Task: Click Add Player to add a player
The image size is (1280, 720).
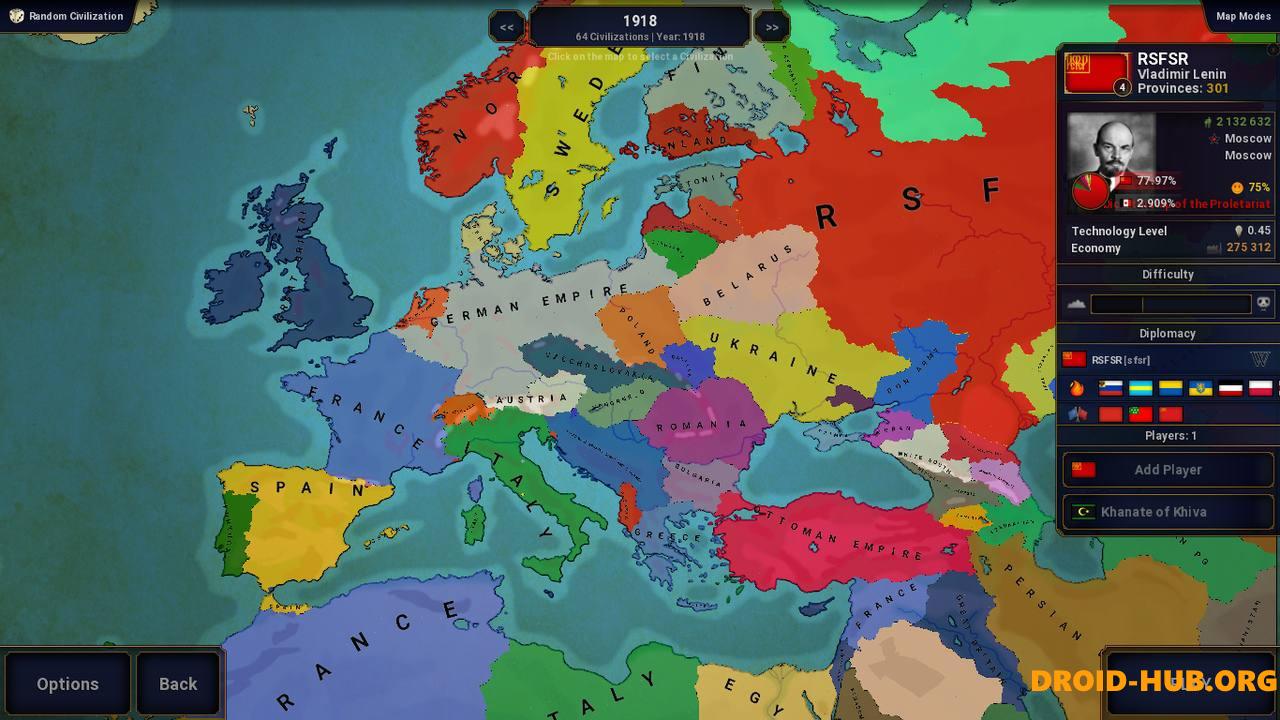Action: tap(1168, 469)
